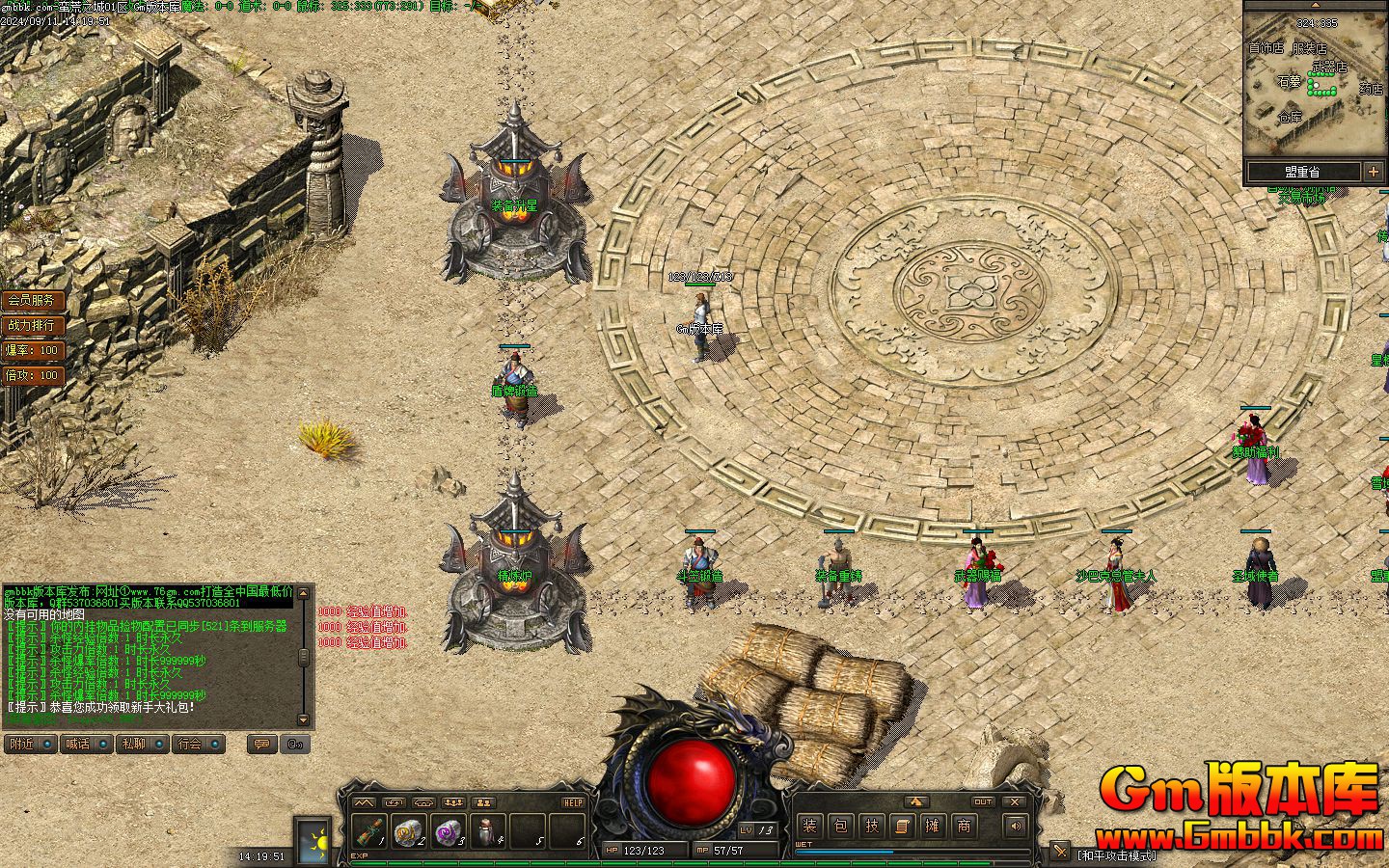Open the 商 shop panel
The width and height of the screenshot is (1389, 868).
(x=964, y=826)
